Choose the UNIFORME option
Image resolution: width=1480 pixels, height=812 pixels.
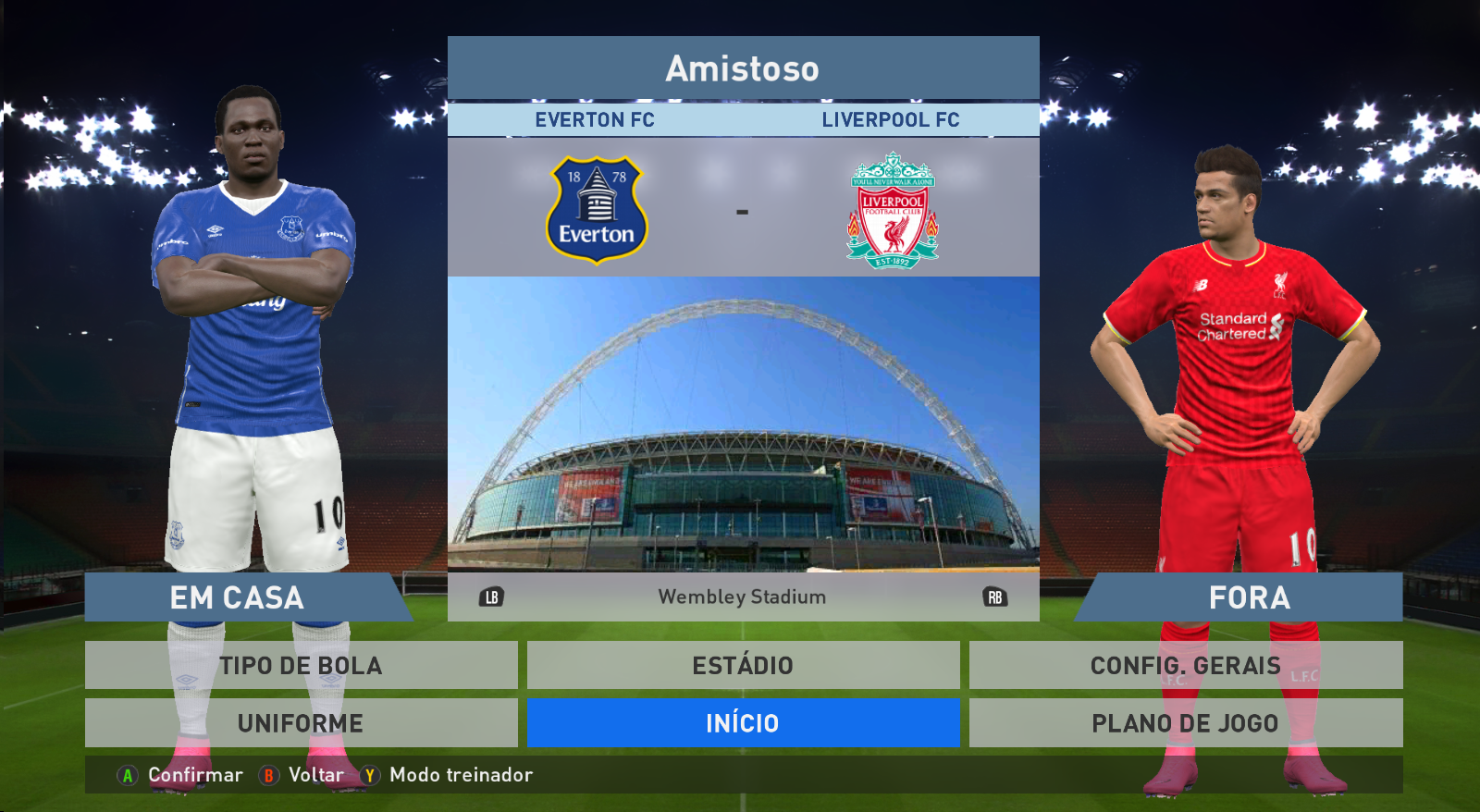[x=301, y=722]
